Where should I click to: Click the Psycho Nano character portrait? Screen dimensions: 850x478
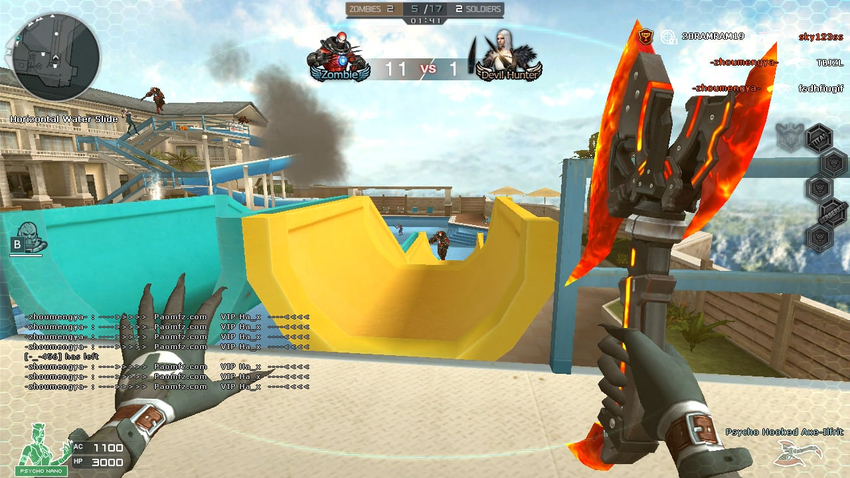pos(39,449)
